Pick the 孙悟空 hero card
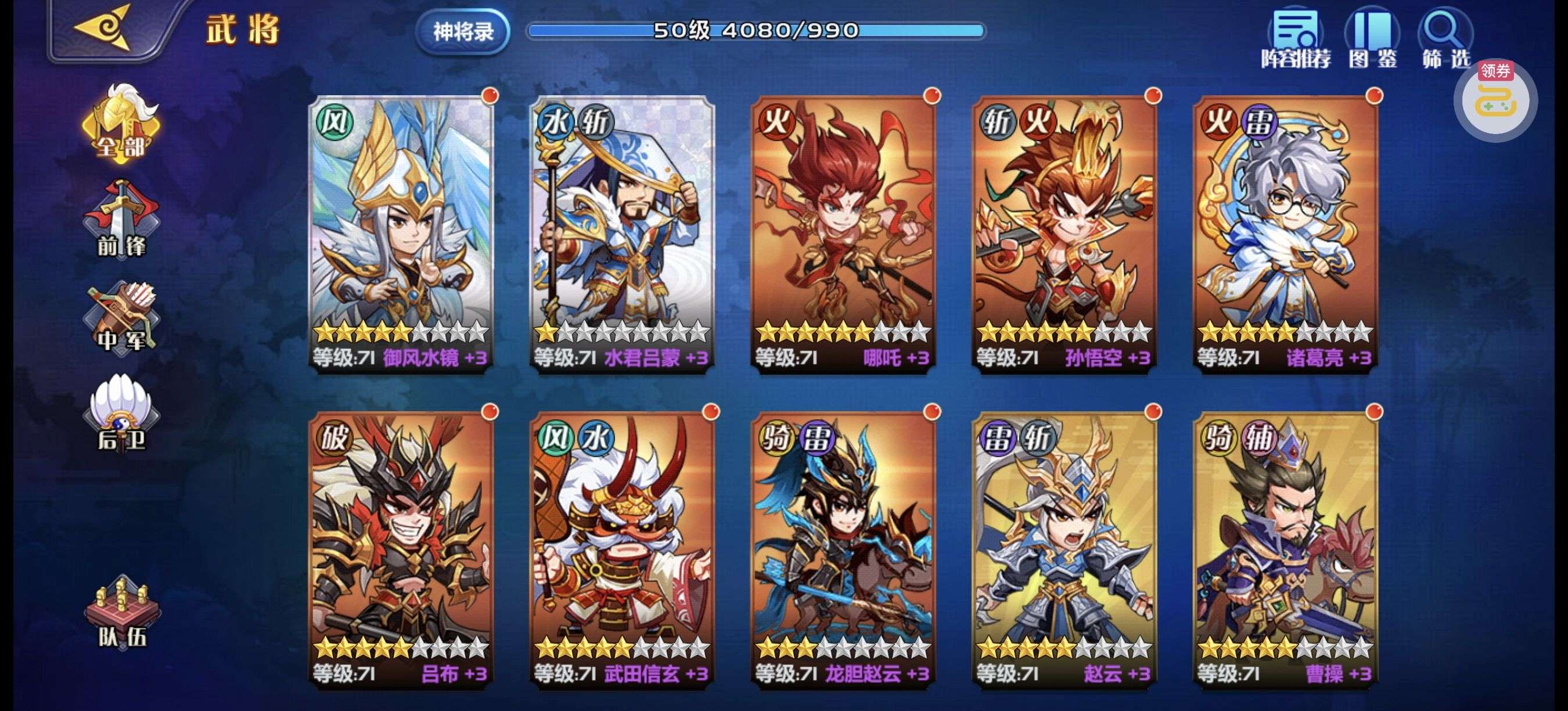Screen dimensions: 1568x711 (x=1064, y=231)
